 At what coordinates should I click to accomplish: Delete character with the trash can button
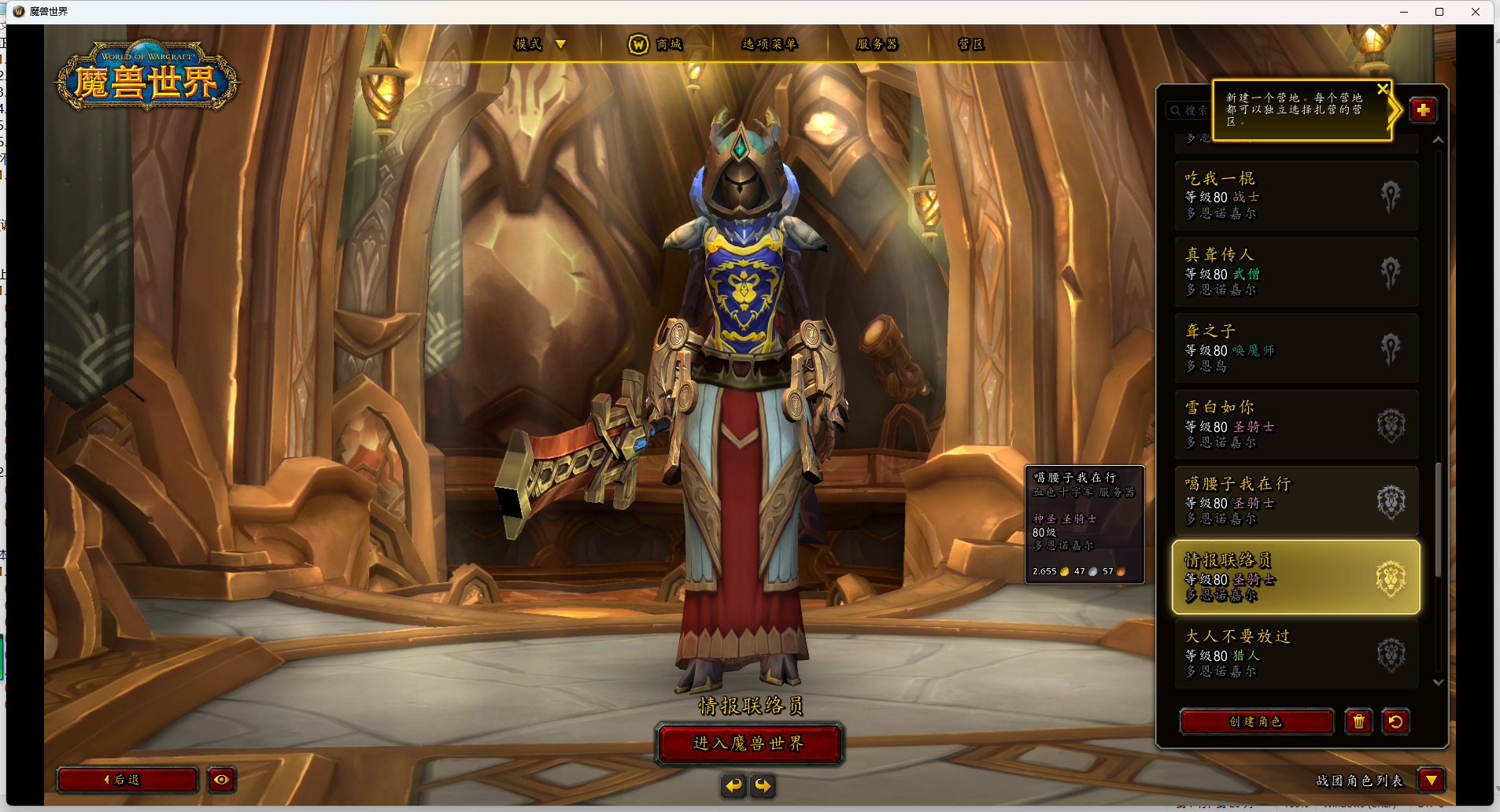(x=1358, y=722)
